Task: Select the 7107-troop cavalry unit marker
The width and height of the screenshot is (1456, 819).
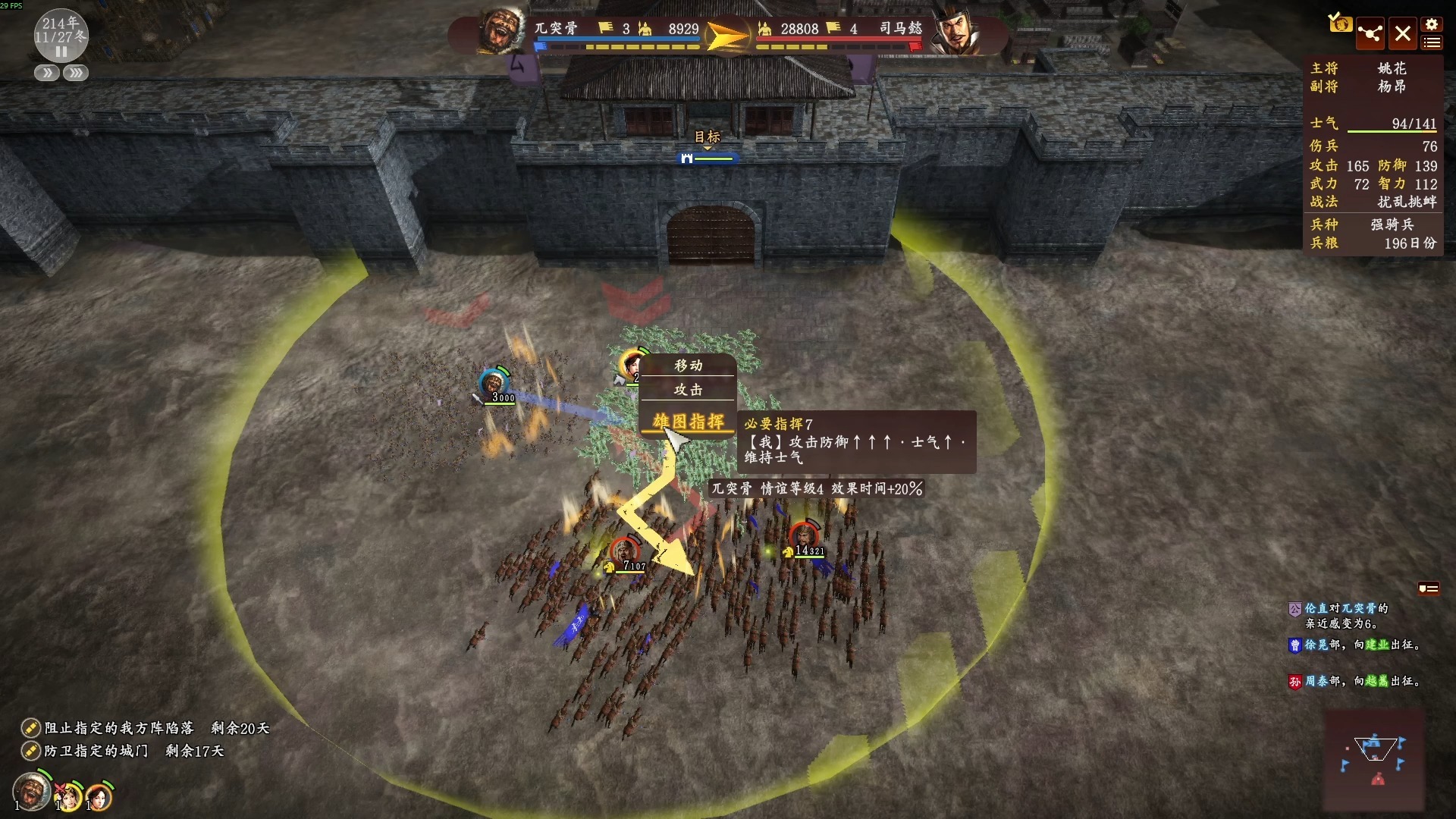Action: (x=624, y=551)
